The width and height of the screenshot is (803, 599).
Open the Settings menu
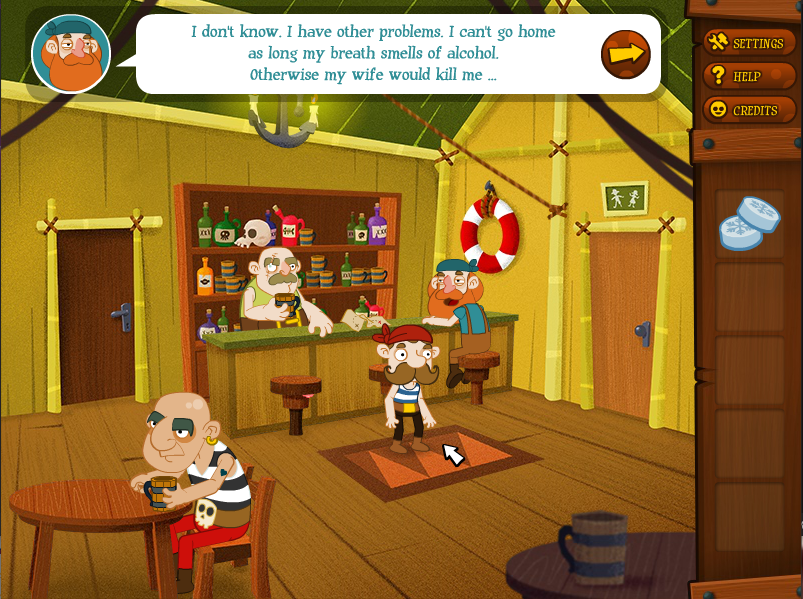[x=748, y=43]
